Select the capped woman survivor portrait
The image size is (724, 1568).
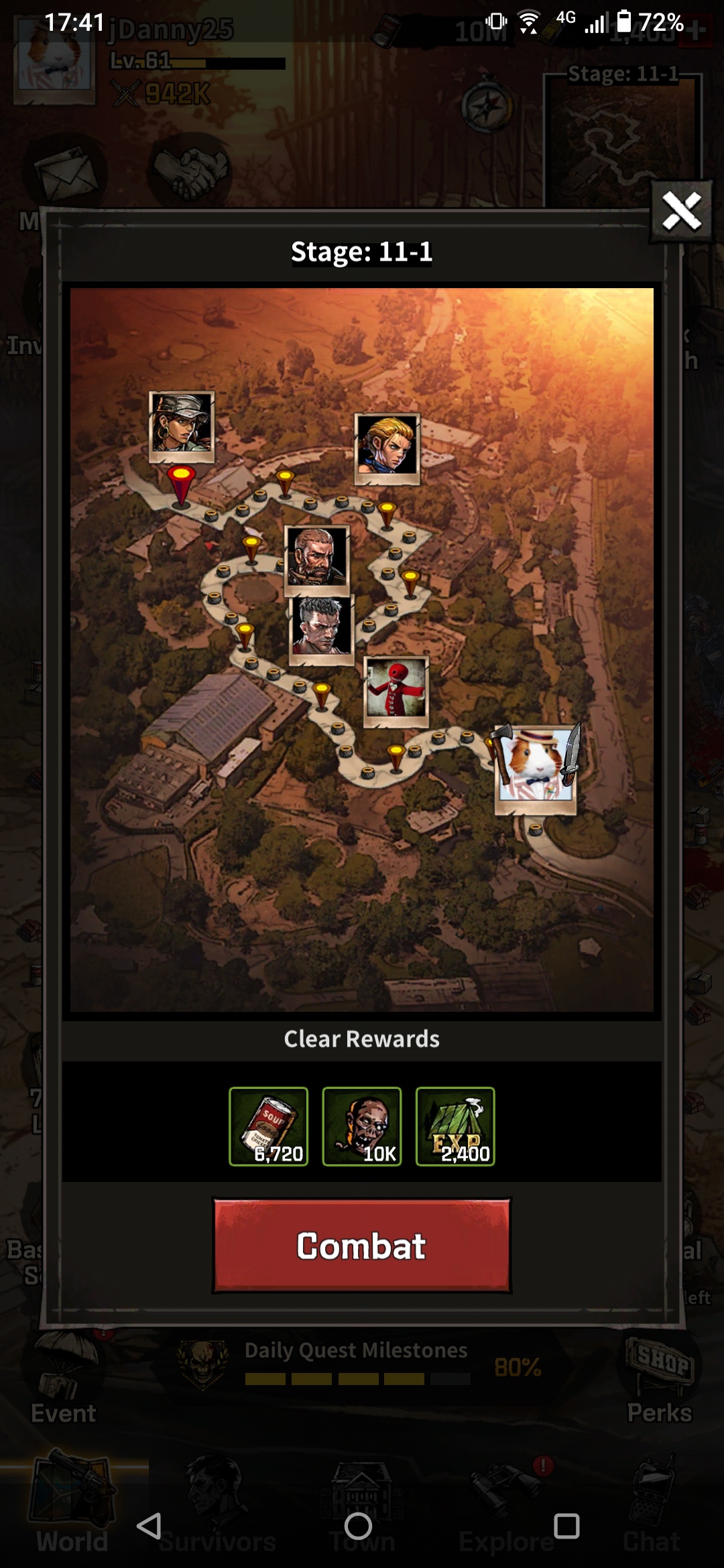click(x=182, y=426)
